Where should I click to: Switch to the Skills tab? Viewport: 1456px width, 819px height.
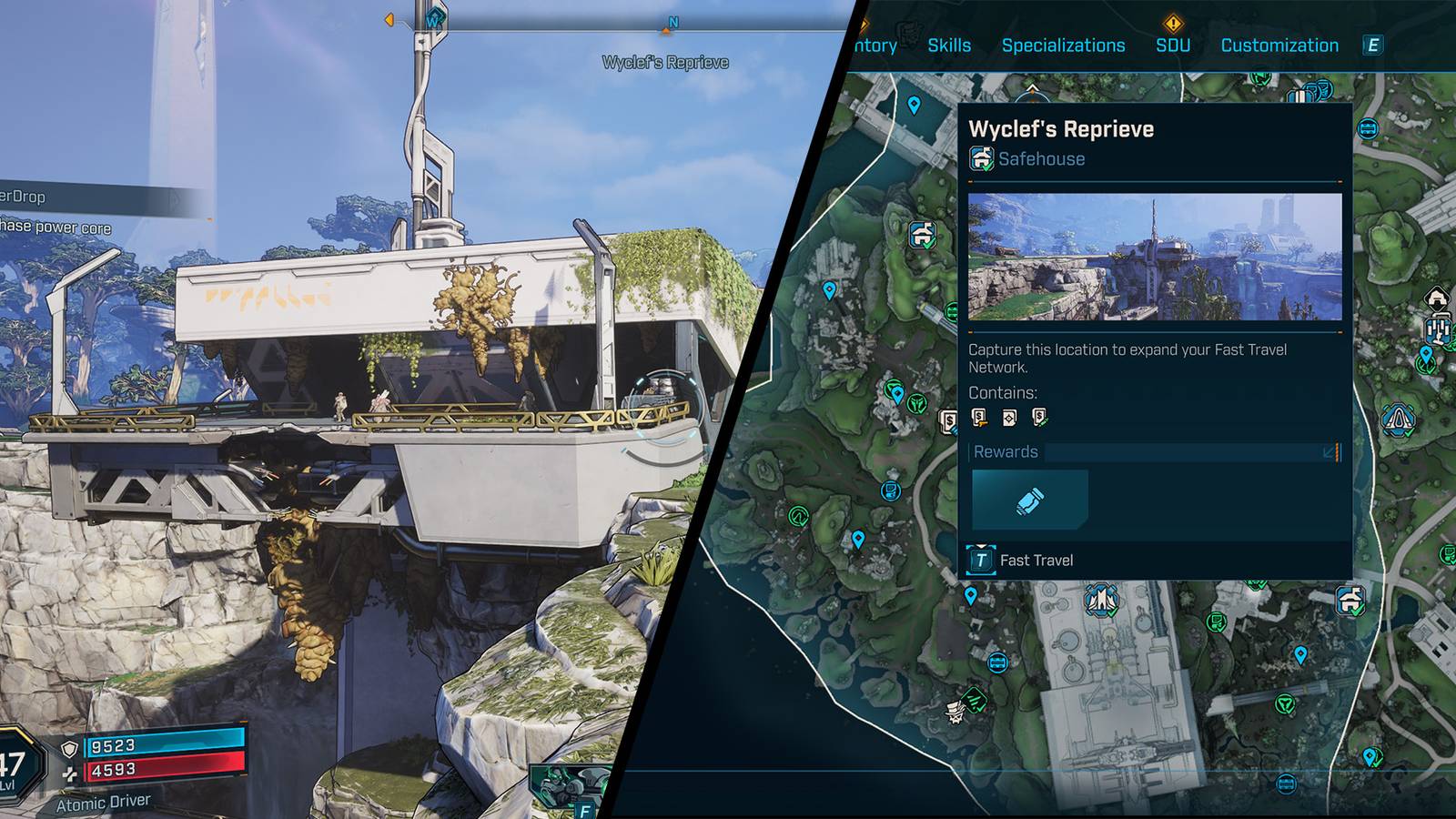(x=950, y=45)
